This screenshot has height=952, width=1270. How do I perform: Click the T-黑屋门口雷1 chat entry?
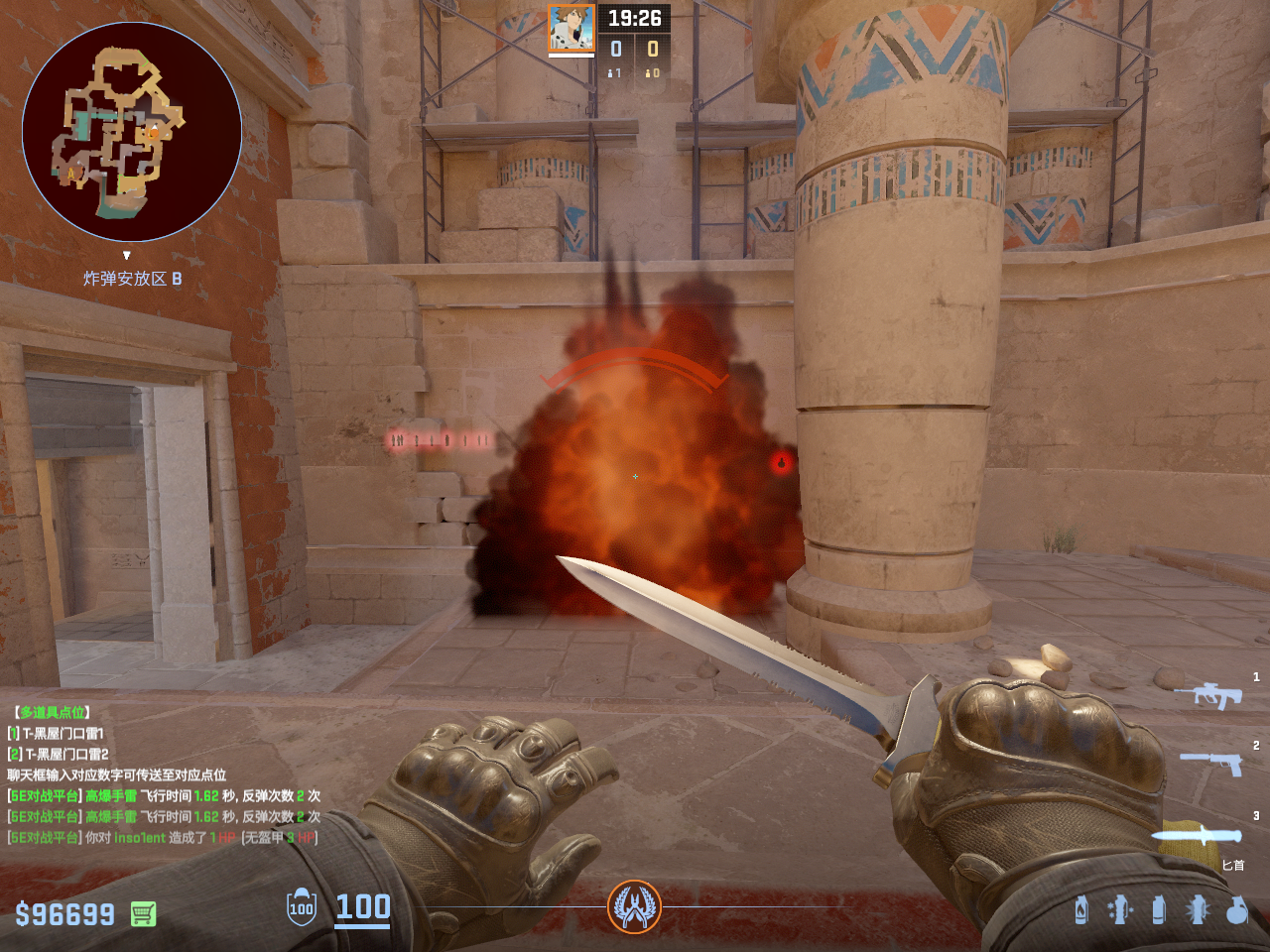point(63,733)
